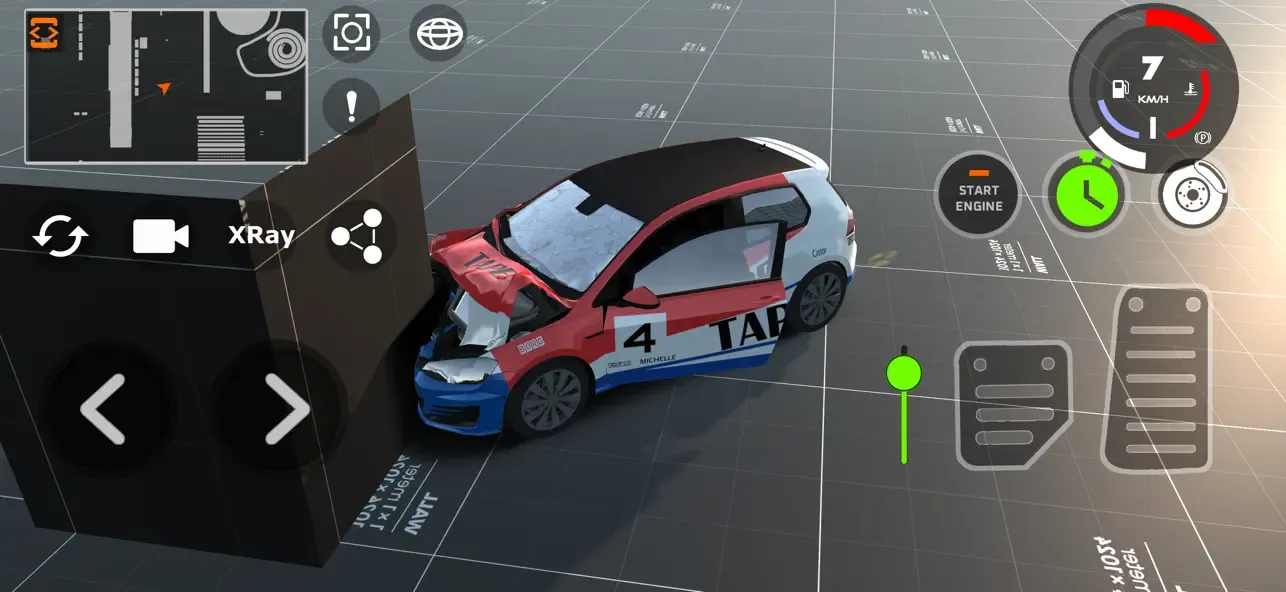1286x592 pixels.
Task: Steer left with the left arrow
Action: (x=103, y=408)
